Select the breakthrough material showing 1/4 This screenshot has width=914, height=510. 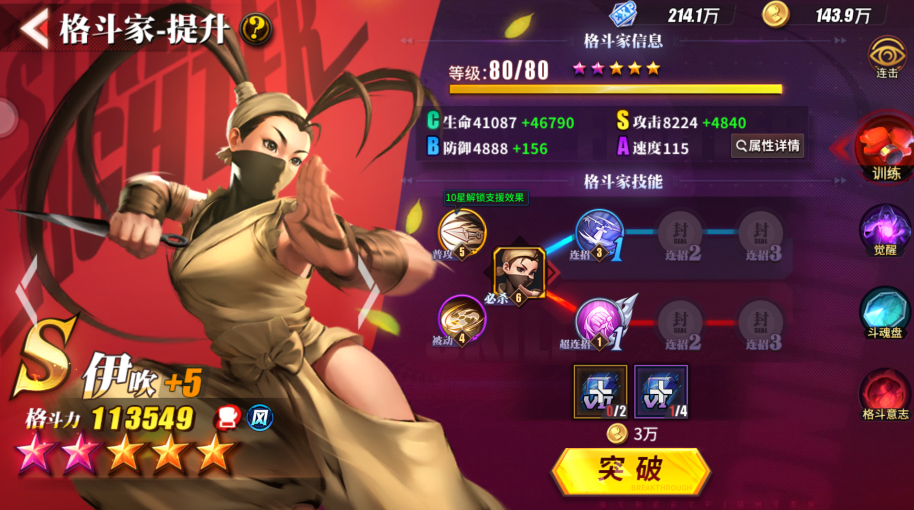pos(661,392)
